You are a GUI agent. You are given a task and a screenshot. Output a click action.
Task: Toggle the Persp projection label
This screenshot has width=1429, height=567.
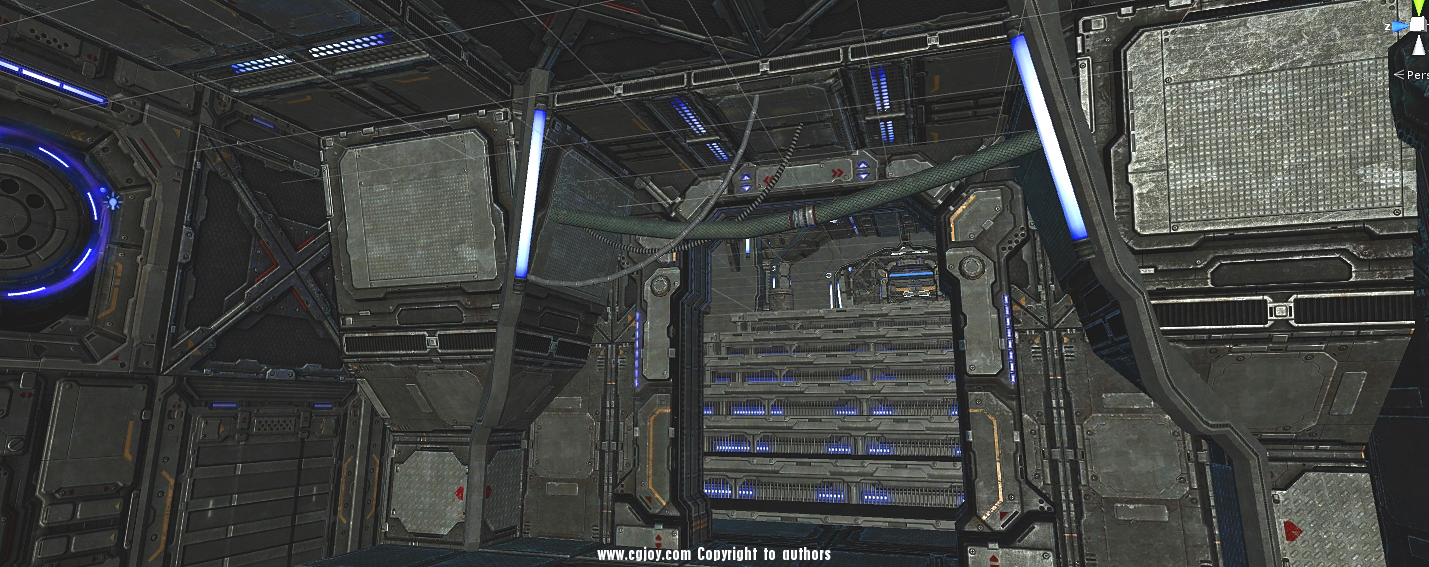1417,74
